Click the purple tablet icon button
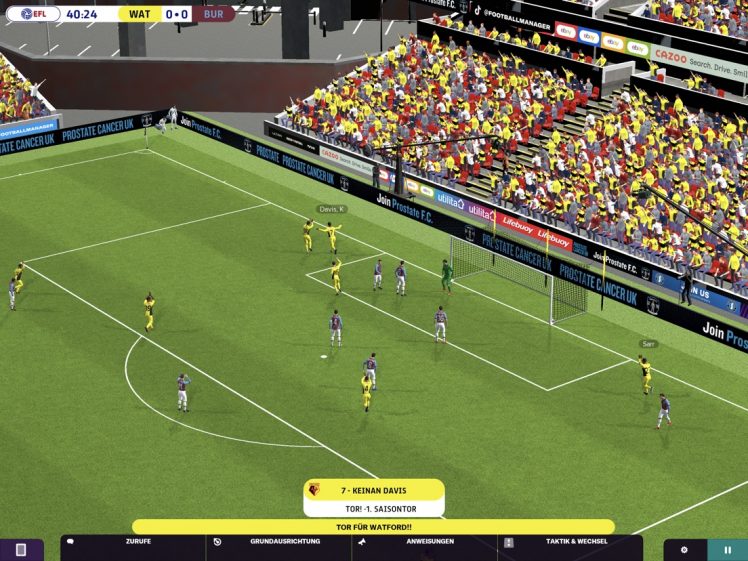This screenshot has width=748, height=561. 20,550
